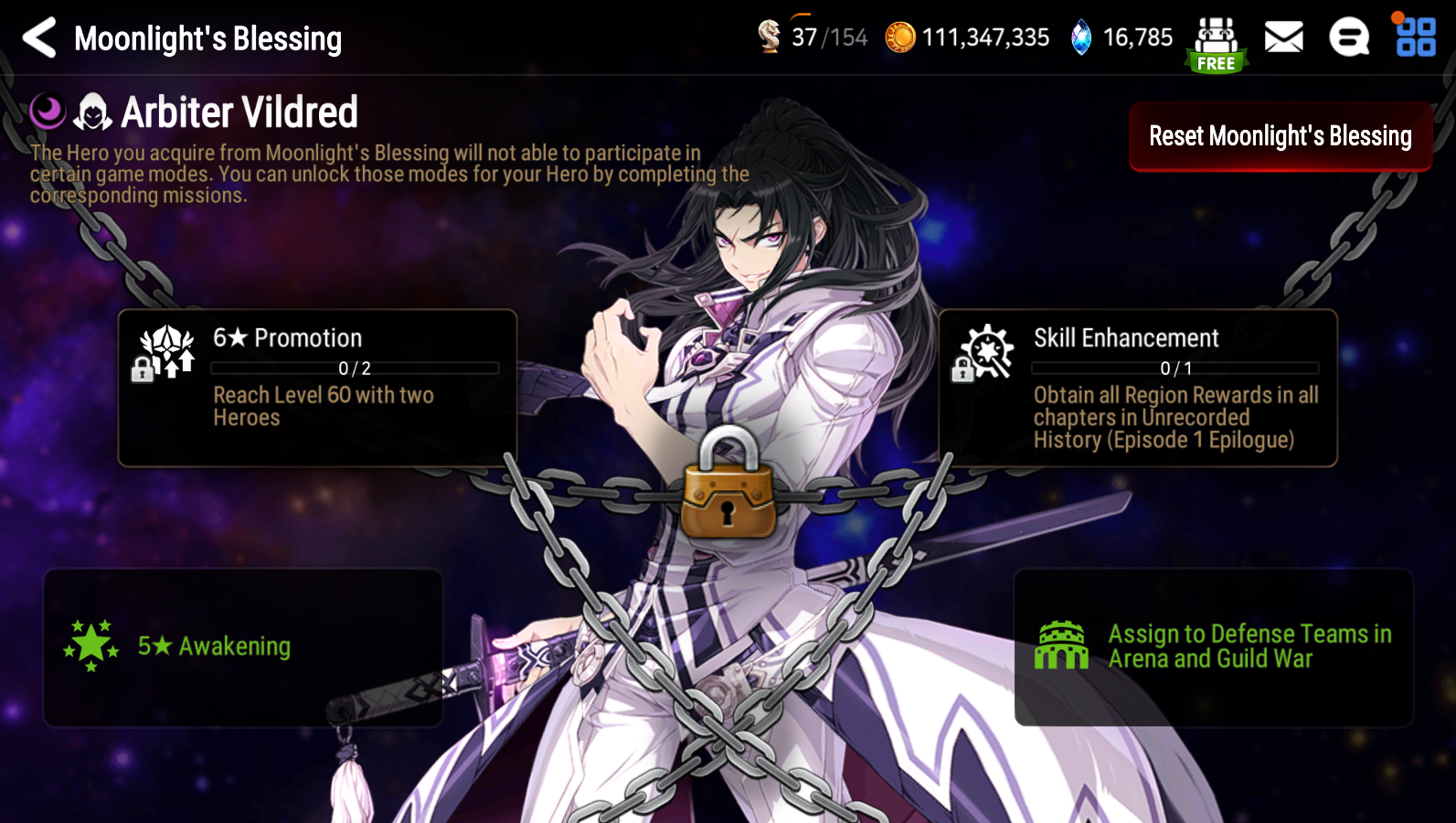Image resolution: width=1456 pixels, height=823 pixels.
Task: Tap the green arena colosseum icon
Action: pyautogui.click(x=1063, y=646)
